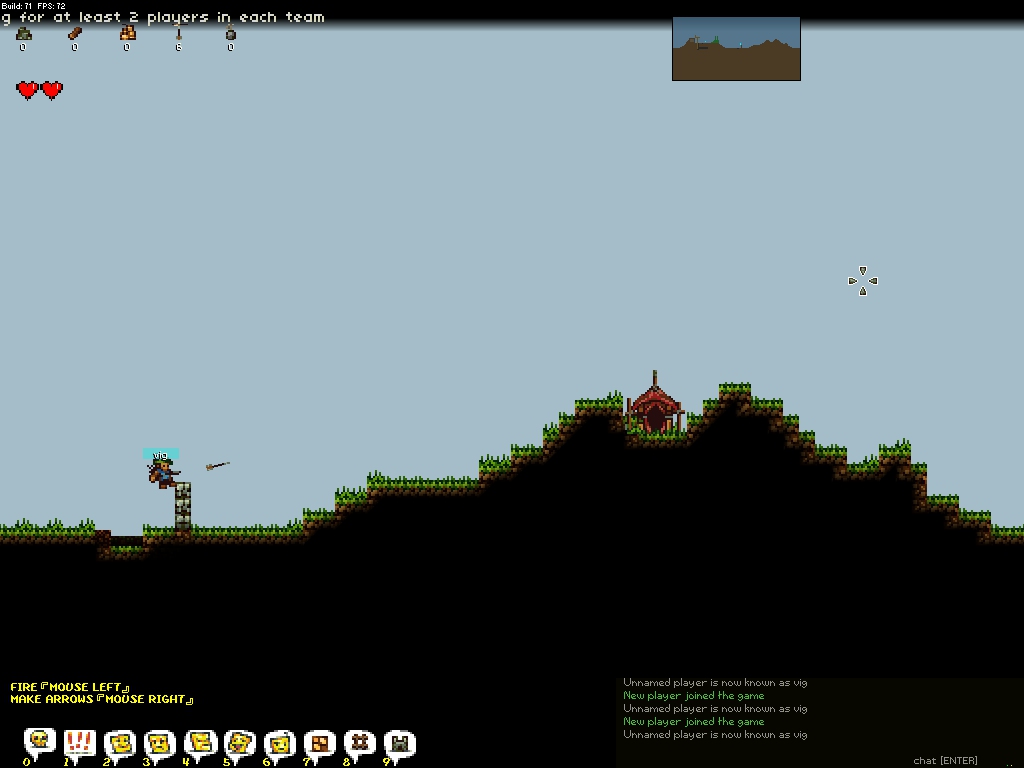The height and width of the screenshot is (768, 1024).
Task: Choose the arrows inventory icon
Action: 179,34
